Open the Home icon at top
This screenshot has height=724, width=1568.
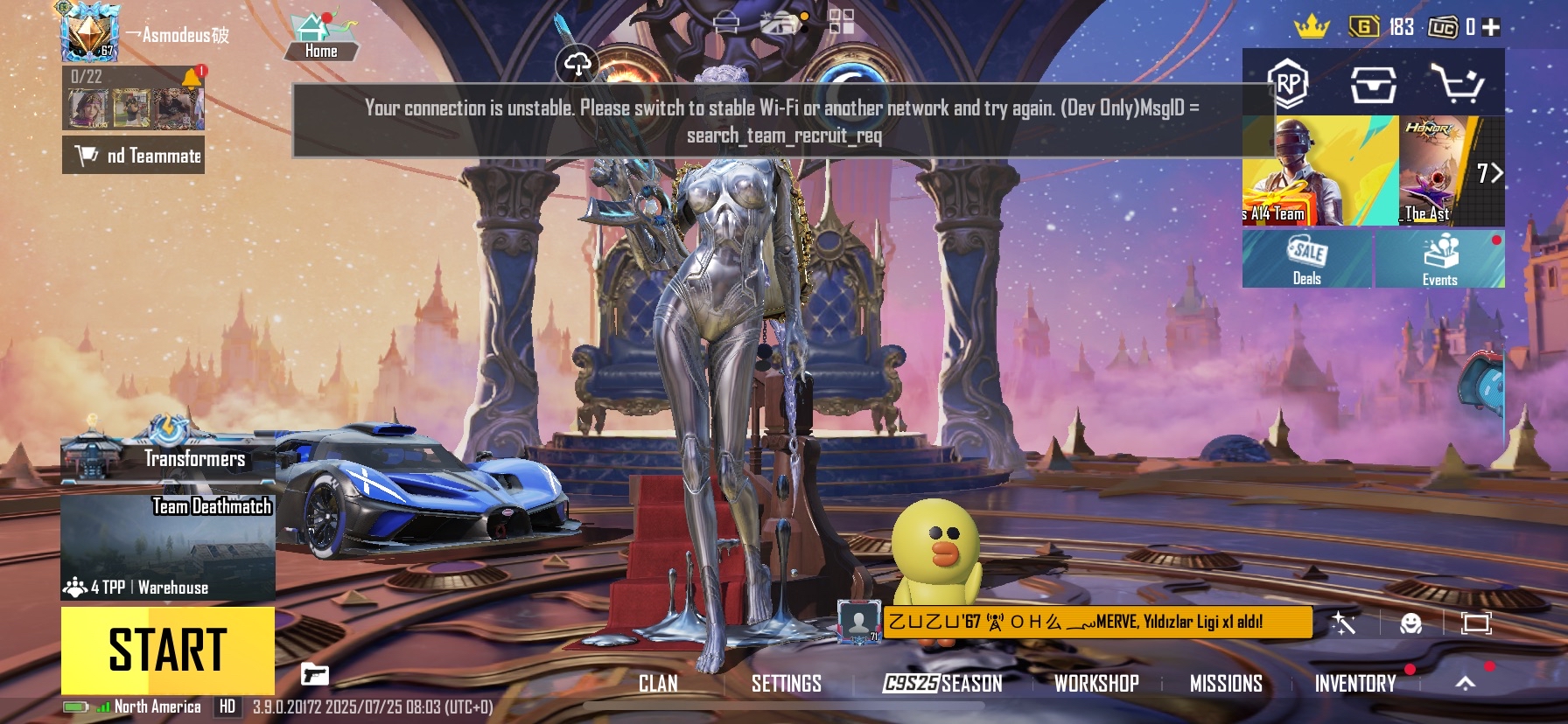(321, 37)
